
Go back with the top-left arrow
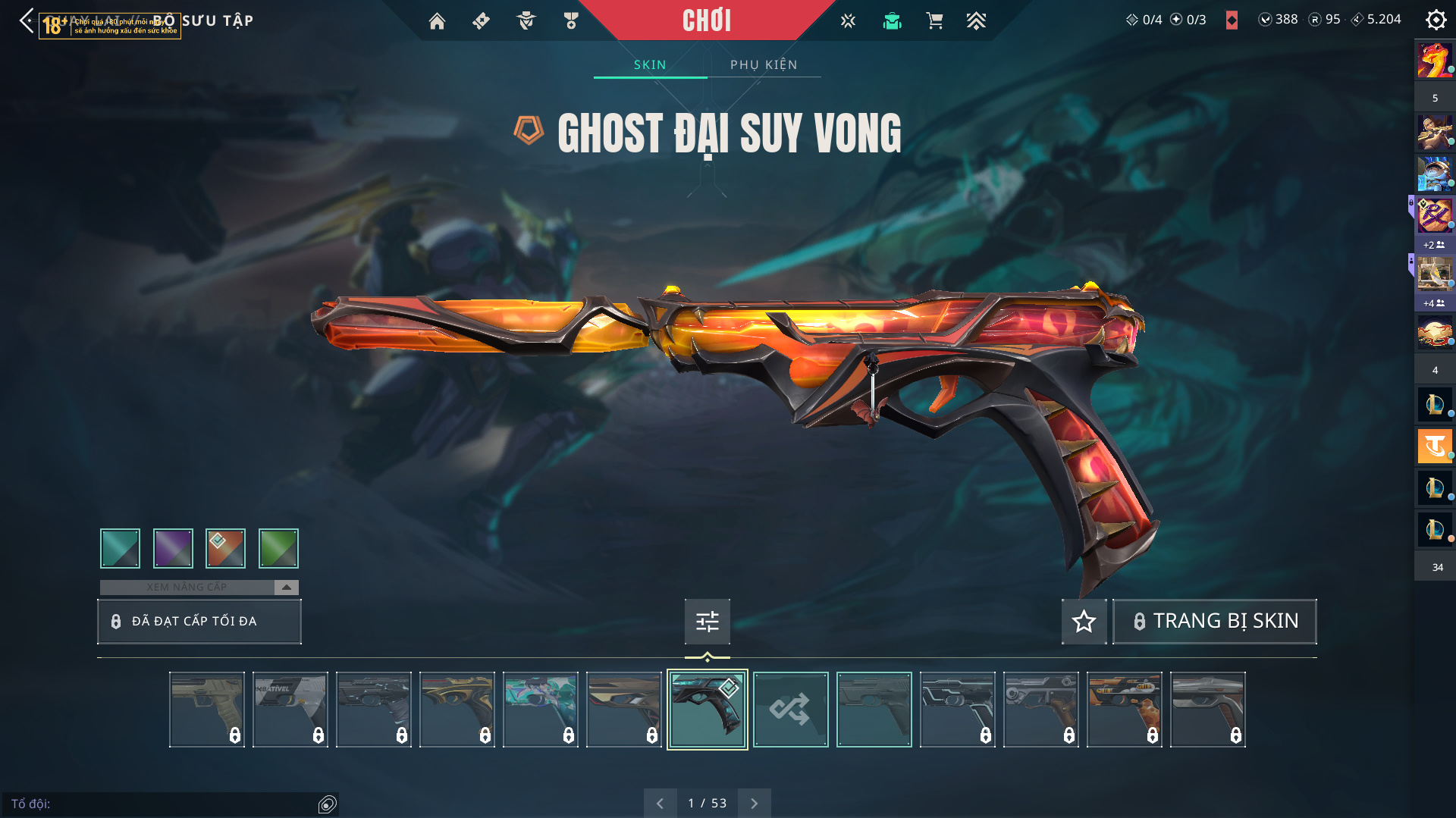pyautogui.click(x=27, y=20)
